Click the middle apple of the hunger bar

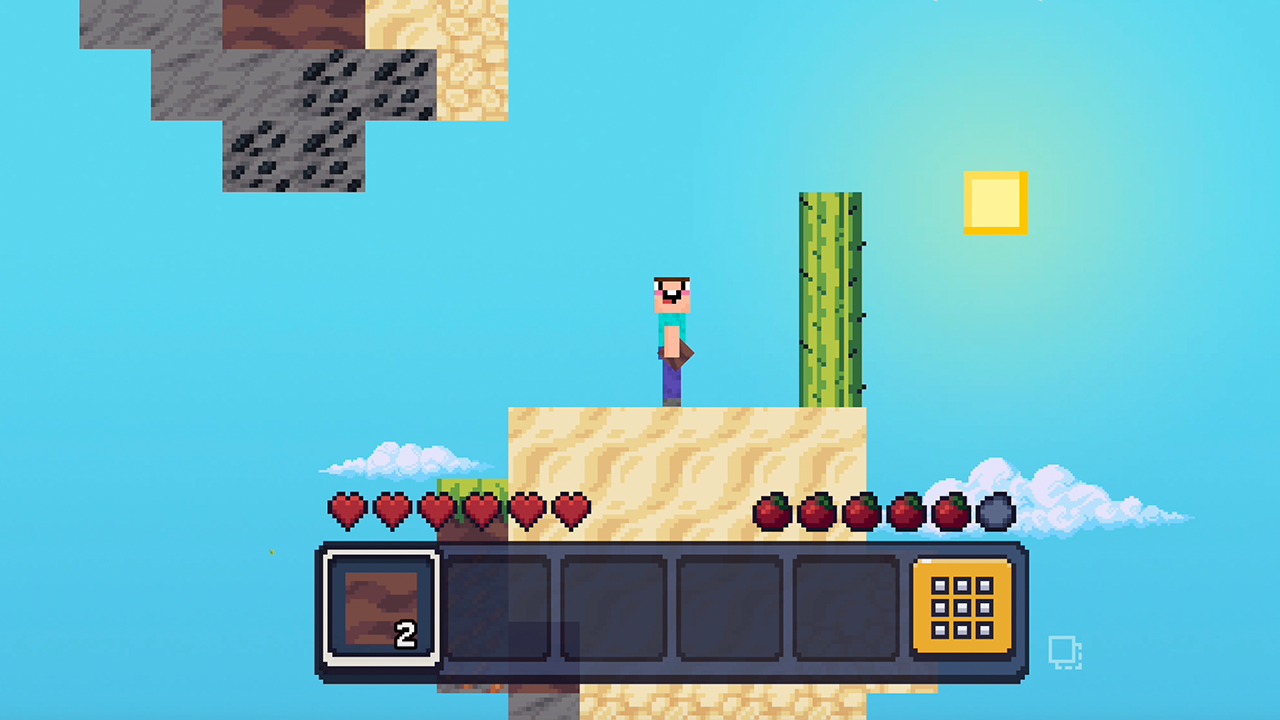[863, 511]
